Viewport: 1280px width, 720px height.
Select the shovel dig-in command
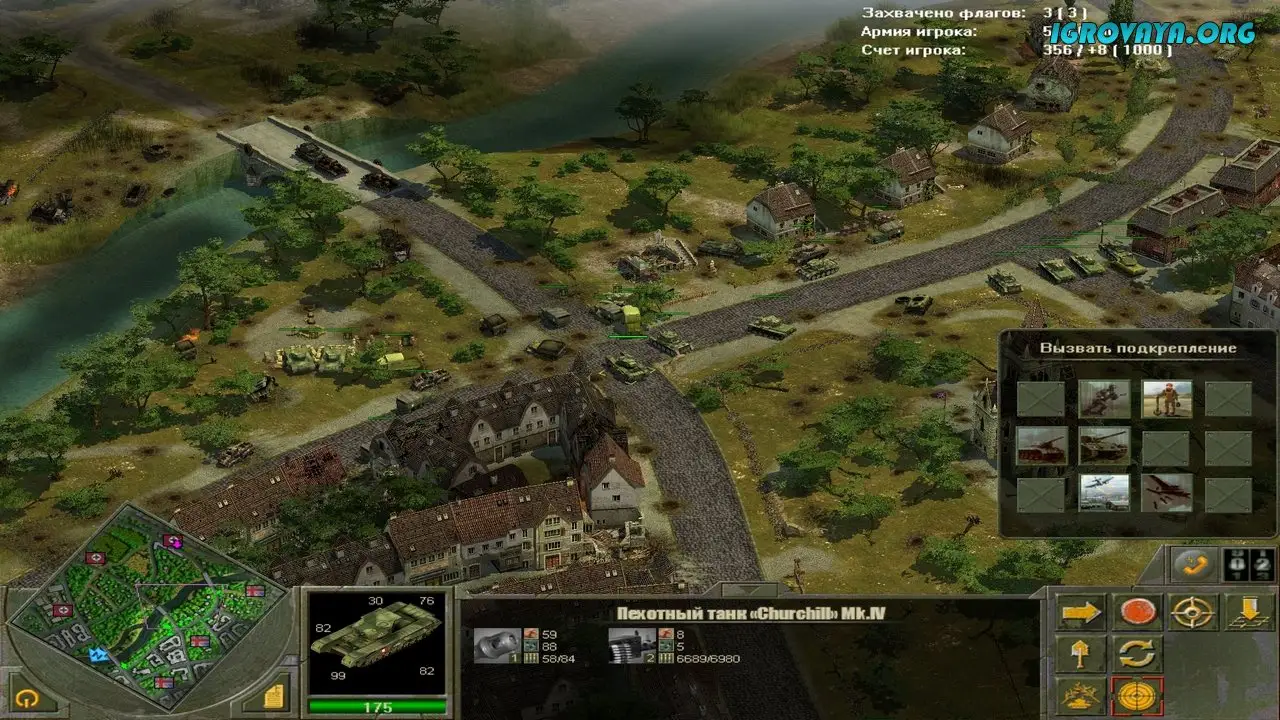[1080, 654]
